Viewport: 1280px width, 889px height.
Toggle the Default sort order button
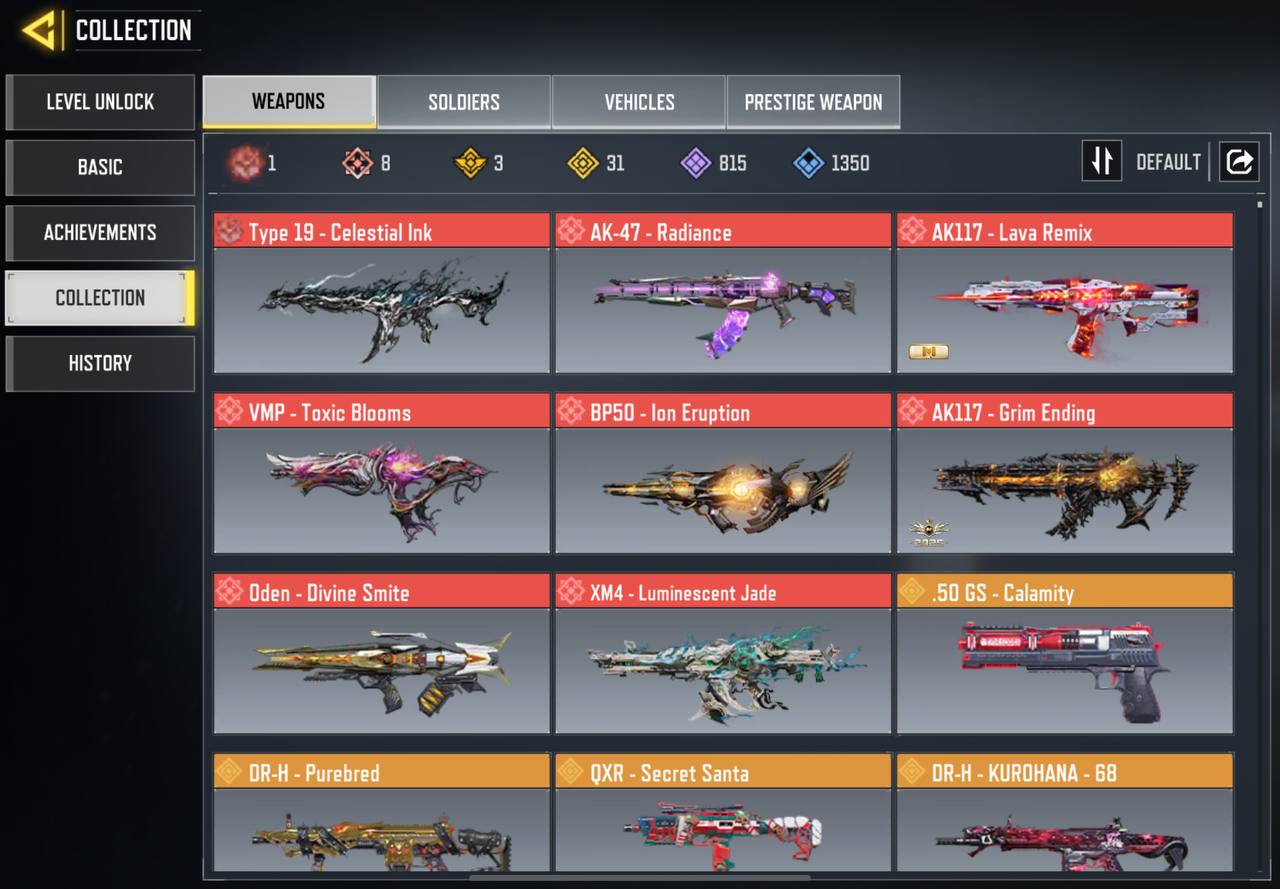[1102, 161]
